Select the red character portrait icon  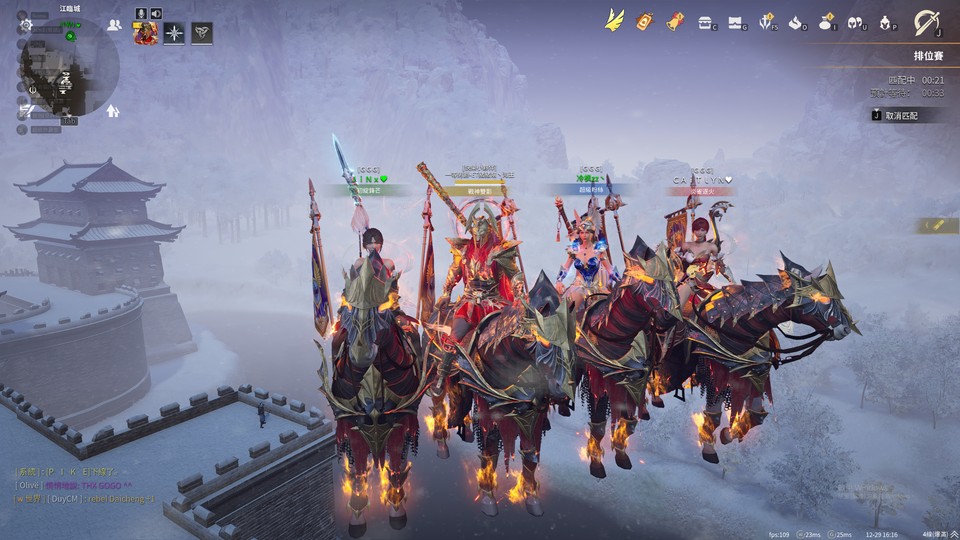click(146, 35)
